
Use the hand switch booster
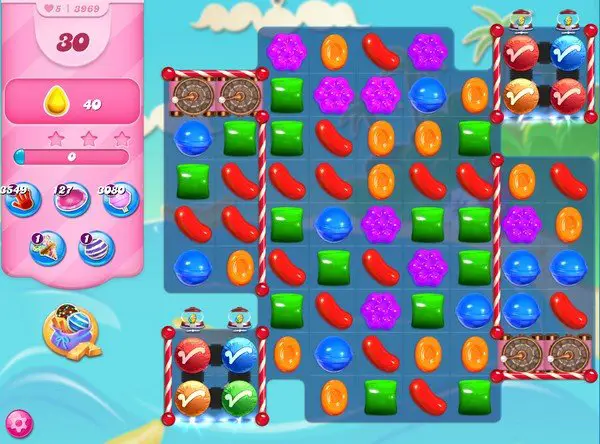point(21,200)
